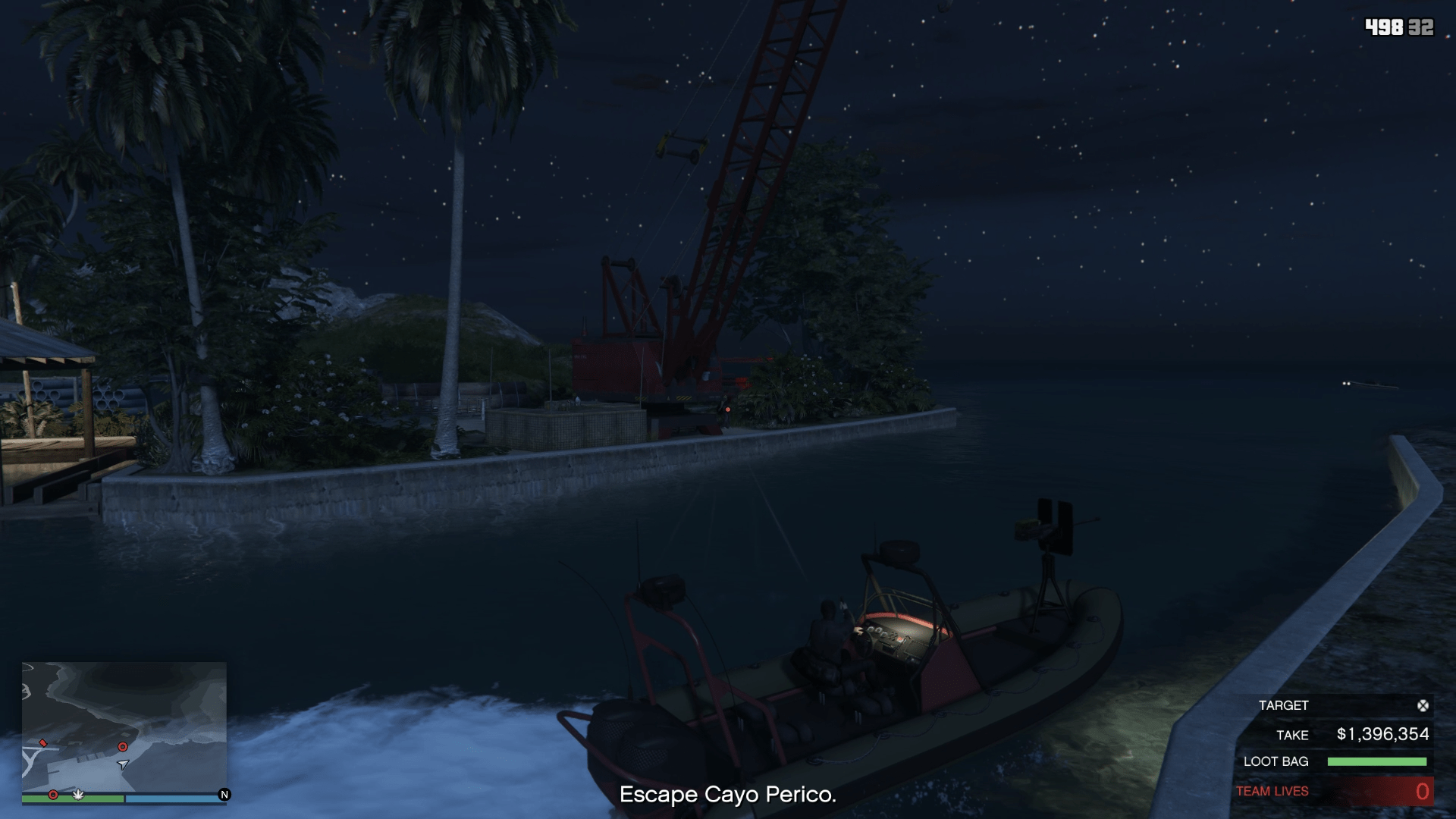This screenshot has height=819, width=1456.
Task: Click the red diamond destination blip on minimap
Action: pyautogui.click(x=43, y=742)
